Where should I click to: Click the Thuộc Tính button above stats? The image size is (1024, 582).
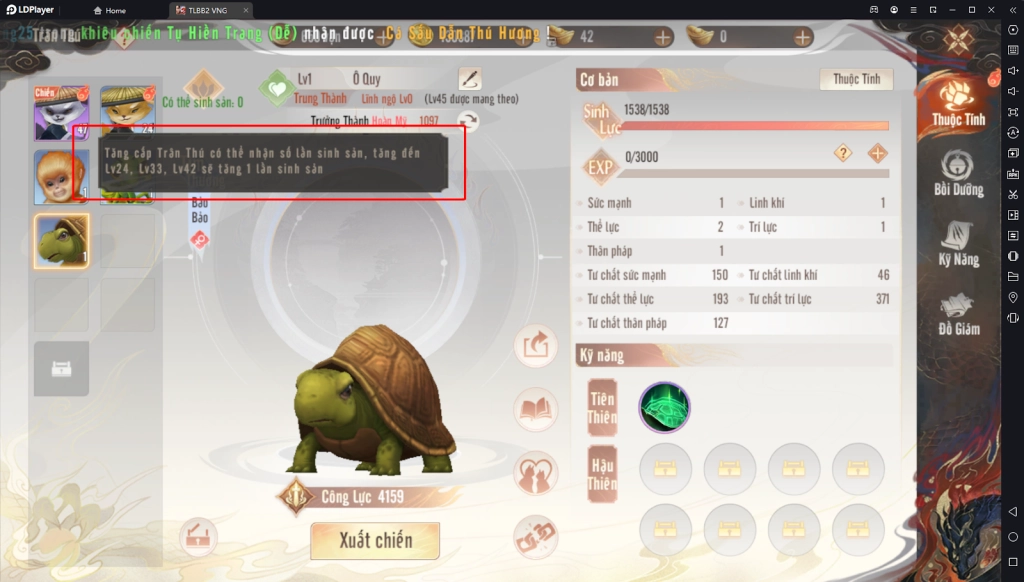pyautogui.click(x=856, y=79)
